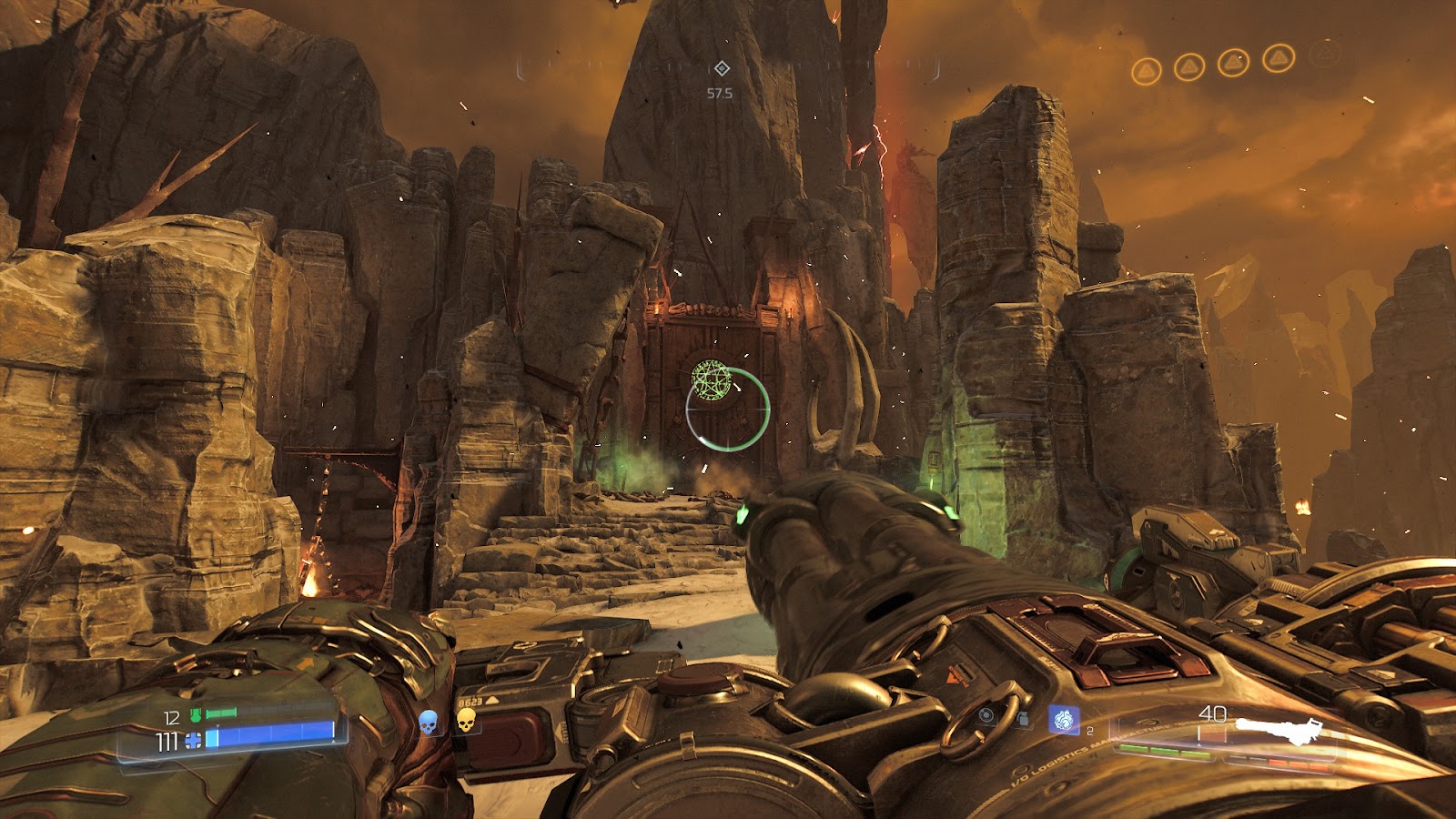Select the frag grenade equipment icon

[x=1023, y=719]
